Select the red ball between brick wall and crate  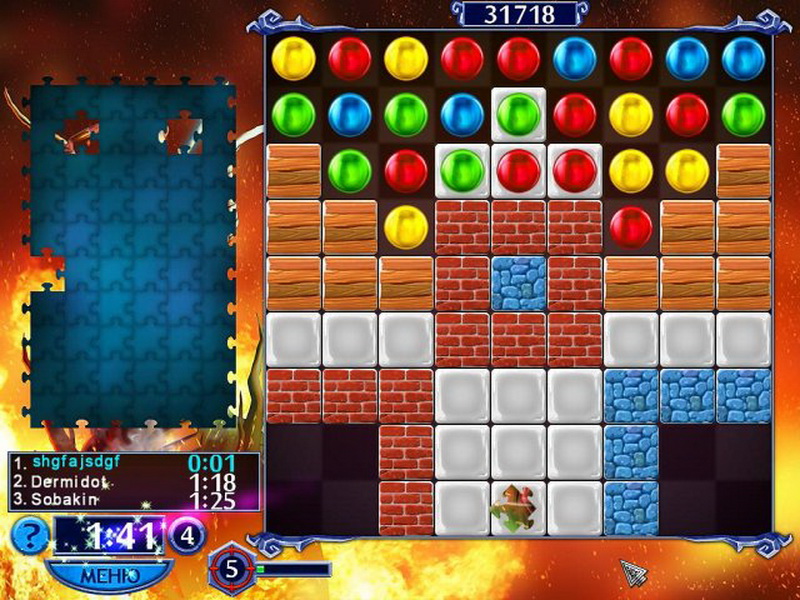pyautogui.click(x=630, y=226)
